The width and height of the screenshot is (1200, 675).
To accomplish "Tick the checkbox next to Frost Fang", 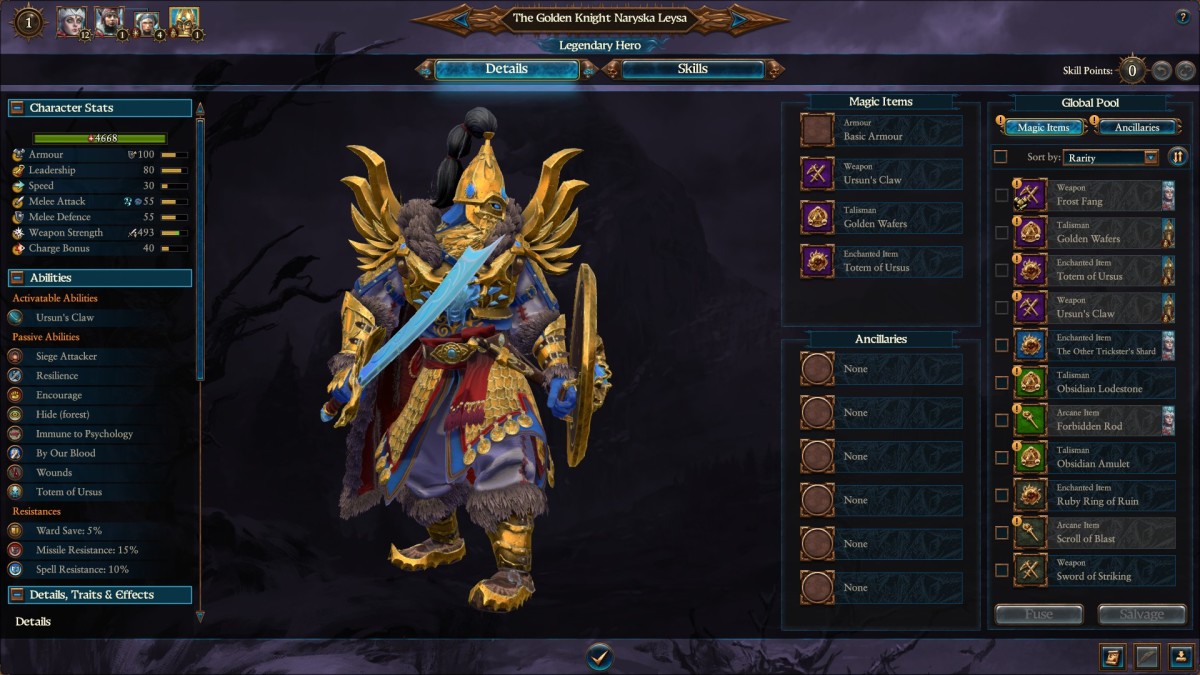I will click(1002, 195).
